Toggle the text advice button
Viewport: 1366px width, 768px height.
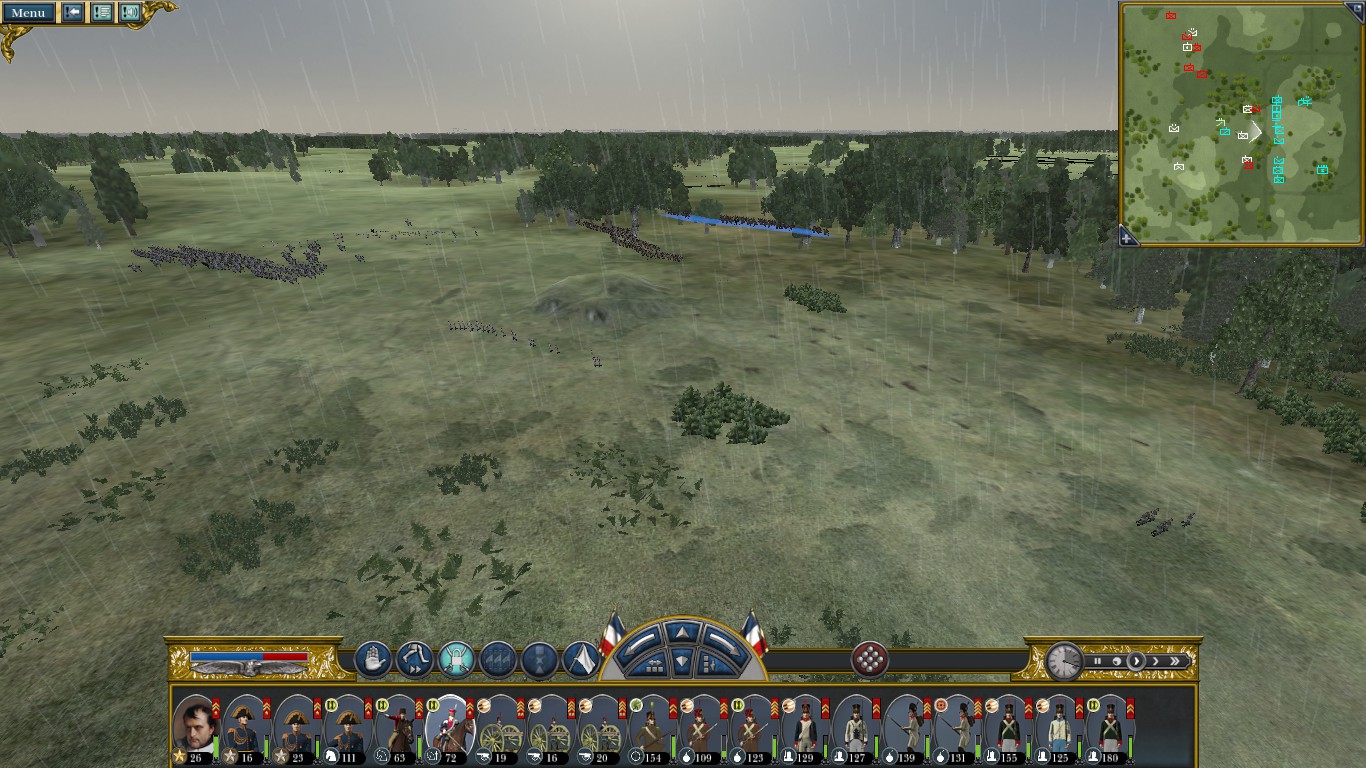(x=102, y=13)
